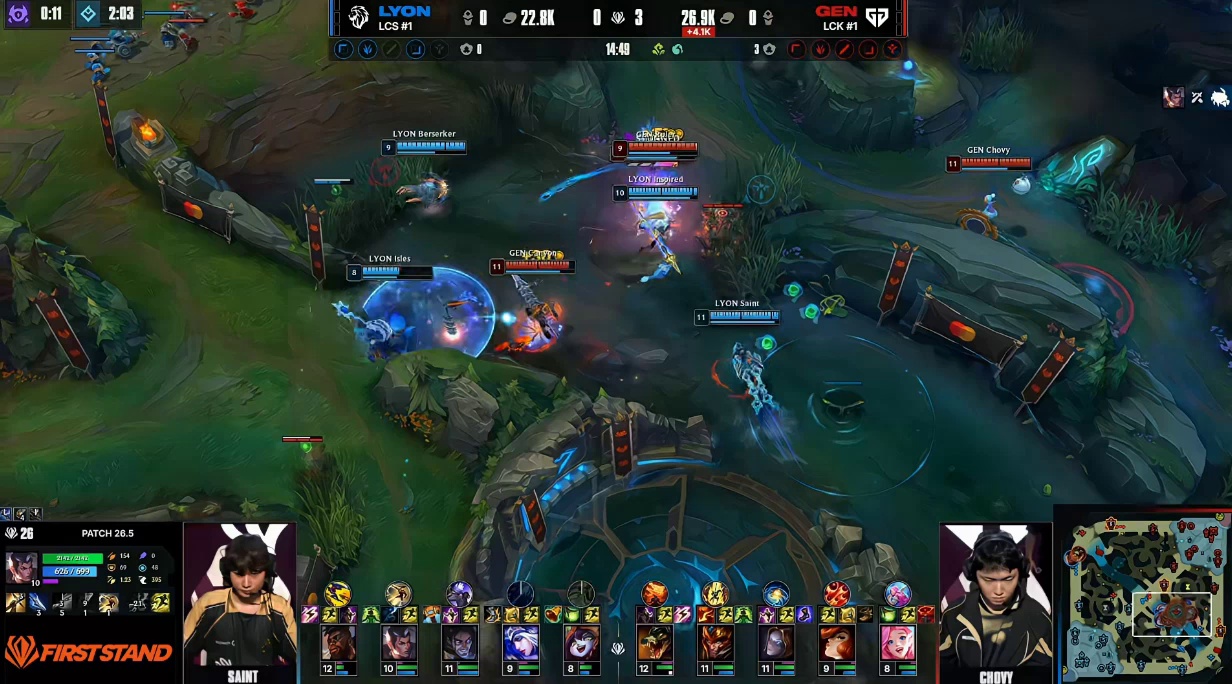The height and width of the screenshot is (684, 1232).
Task: Click the First Stand tournament logo
Action: [87, 653]
